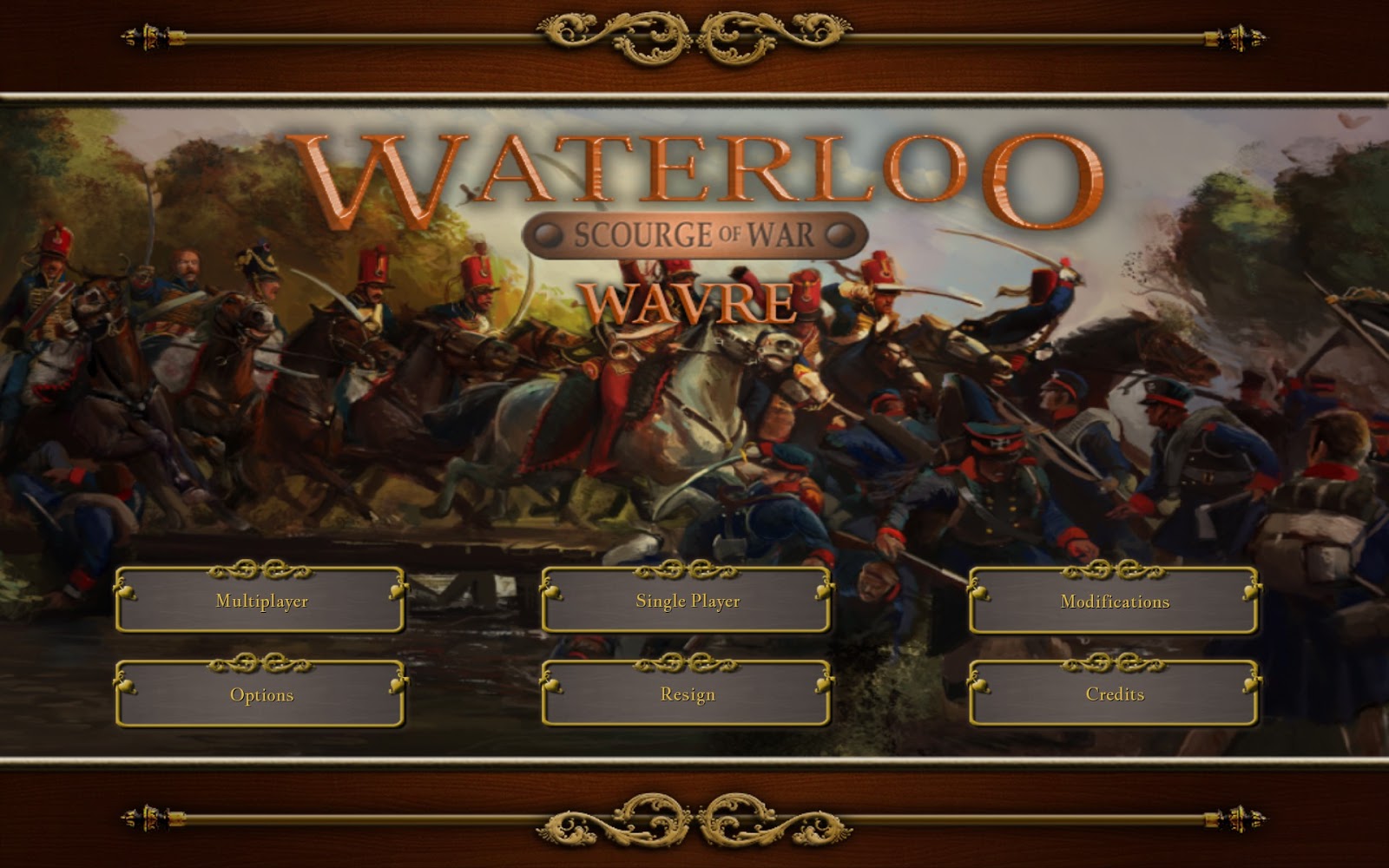Start a Single Player game
The image size is (1389, 868).
[x=685, y=600]
